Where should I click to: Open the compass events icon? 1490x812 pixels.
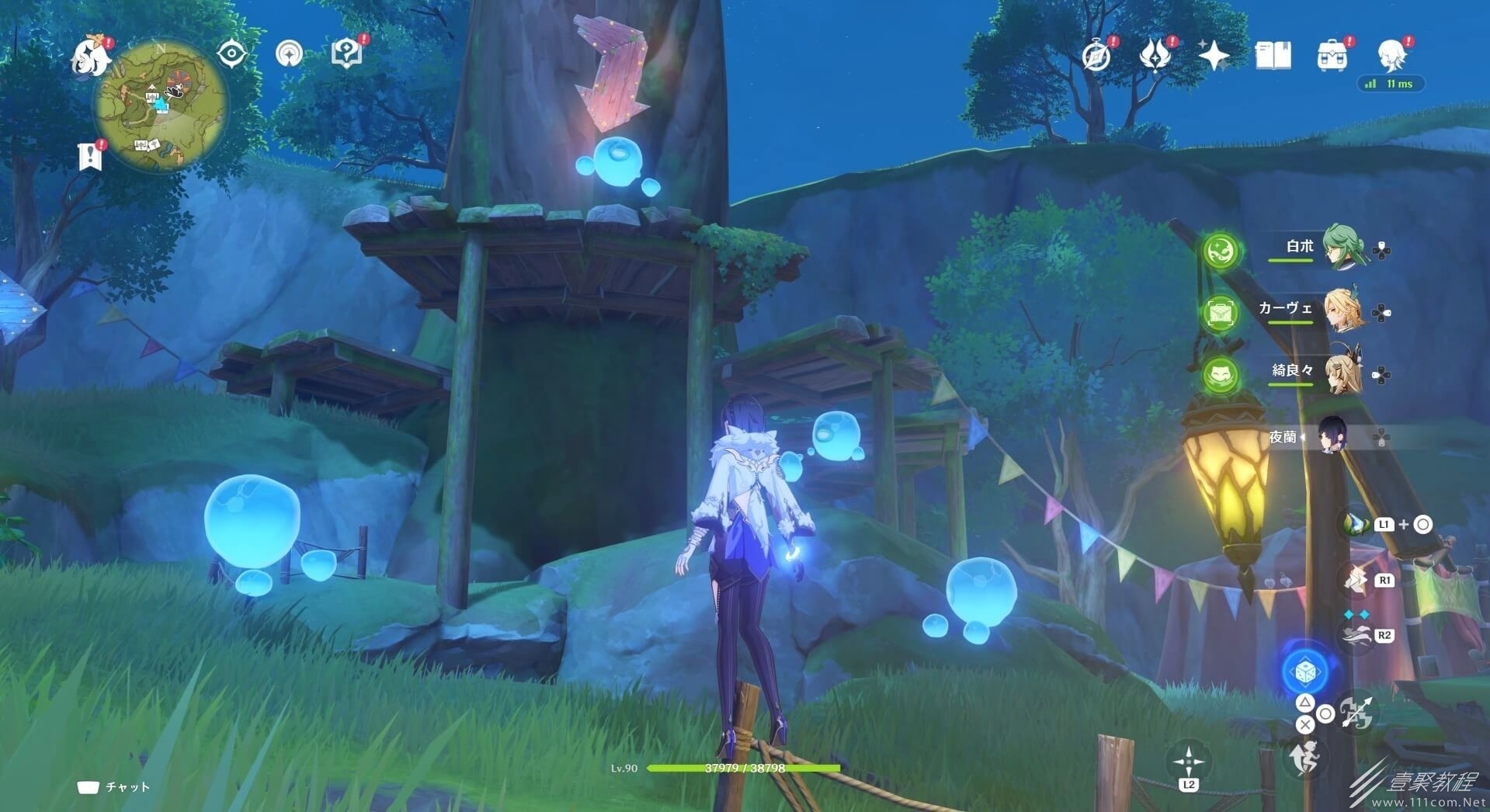point(1096,56)
